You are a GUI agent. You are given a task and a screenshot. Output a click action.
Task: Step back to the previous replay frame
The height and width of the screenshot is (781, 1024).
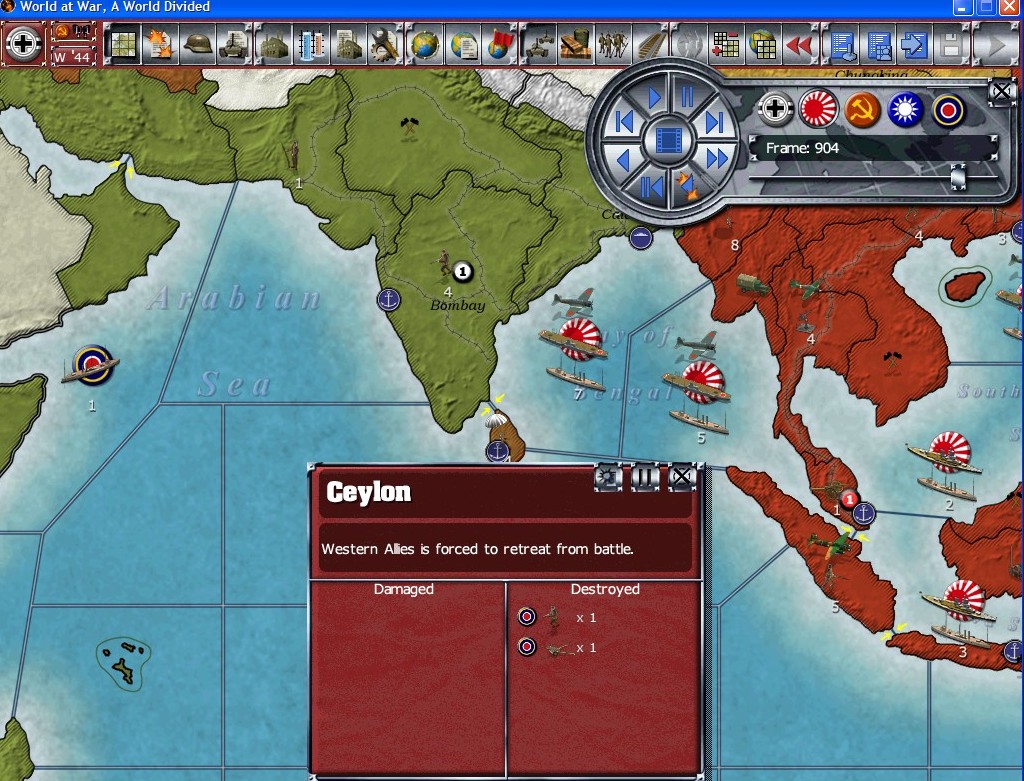[x=625, y=122]
